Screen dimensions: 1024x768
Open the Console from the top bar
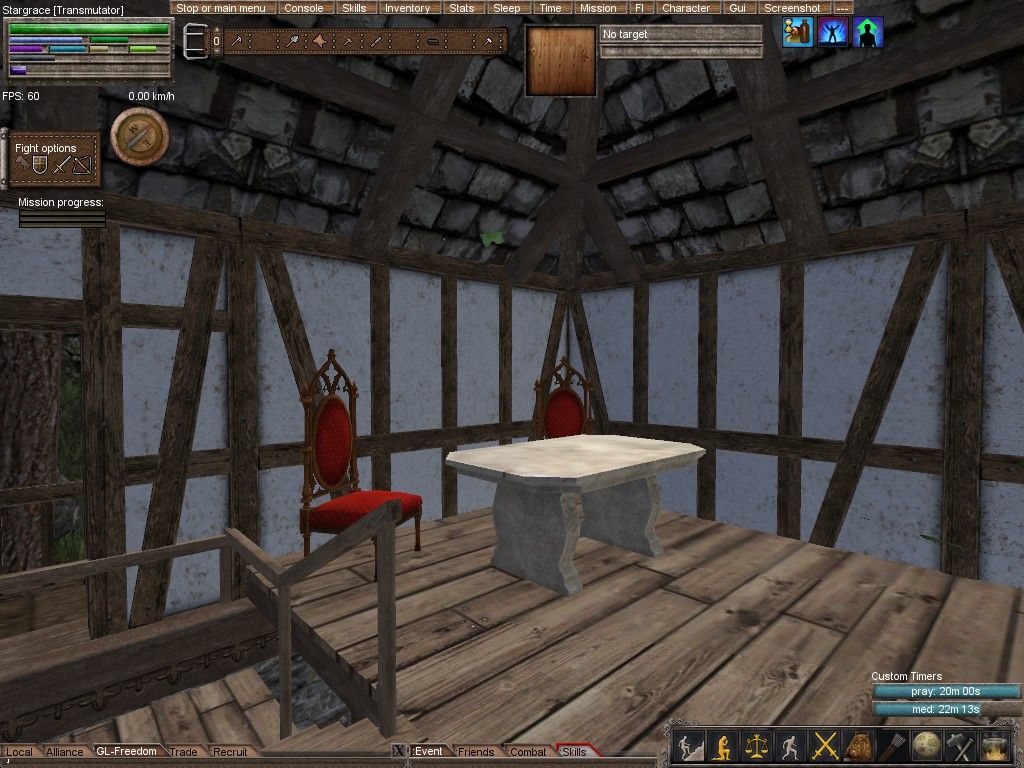pyautogui.click(x=303, y=8)
